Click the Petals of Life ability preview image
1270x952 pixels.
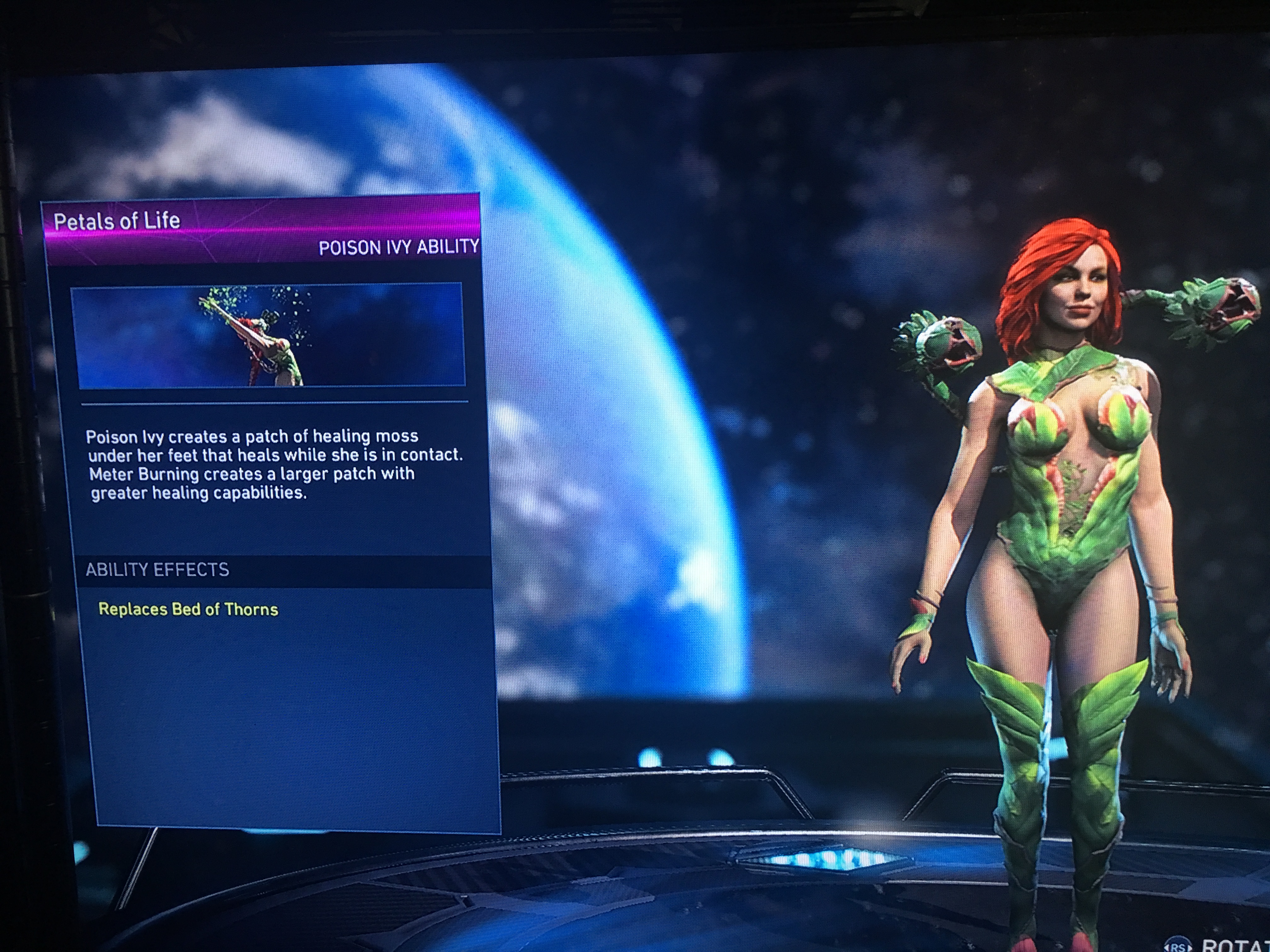pos(268,335)
